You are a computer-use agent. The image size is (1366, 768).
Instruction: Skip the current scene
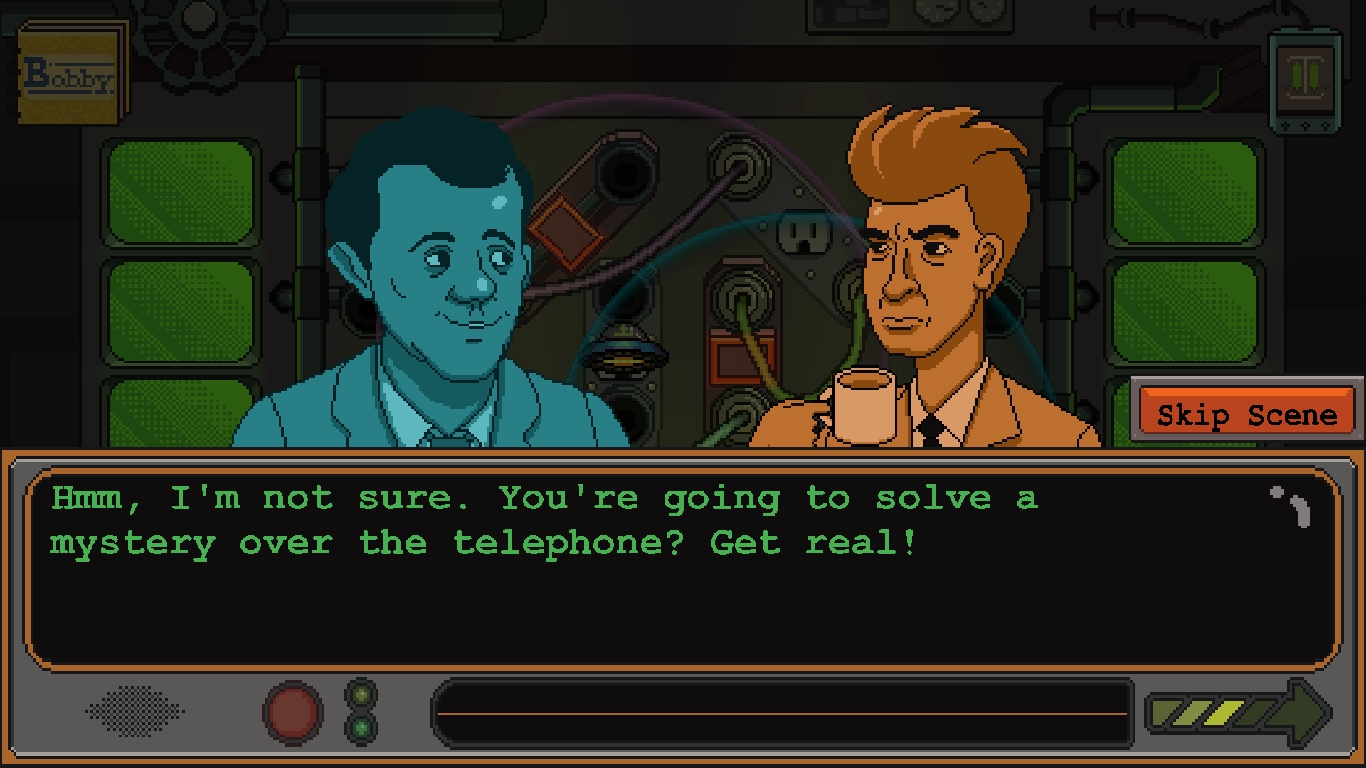point(1246,412)
